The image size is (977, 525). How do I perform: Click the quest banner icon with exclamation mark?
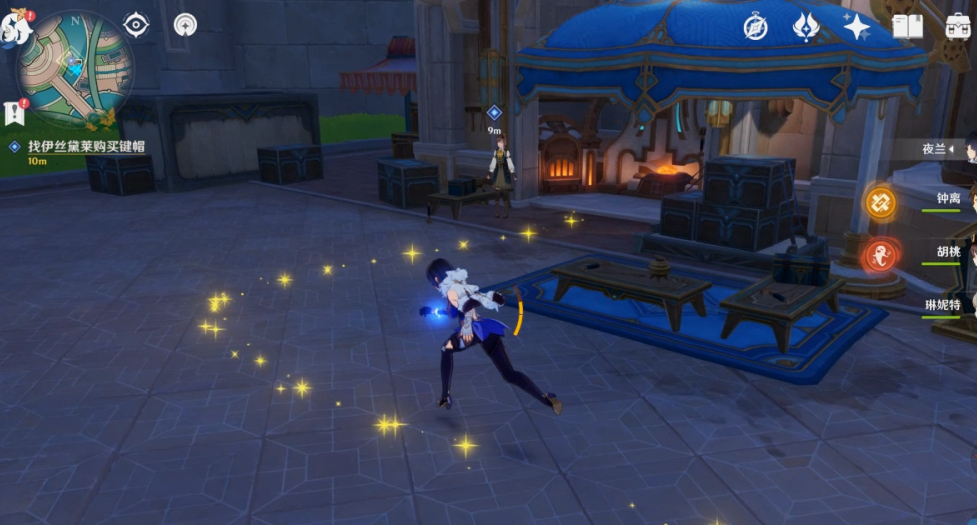(x=14, y=112)
